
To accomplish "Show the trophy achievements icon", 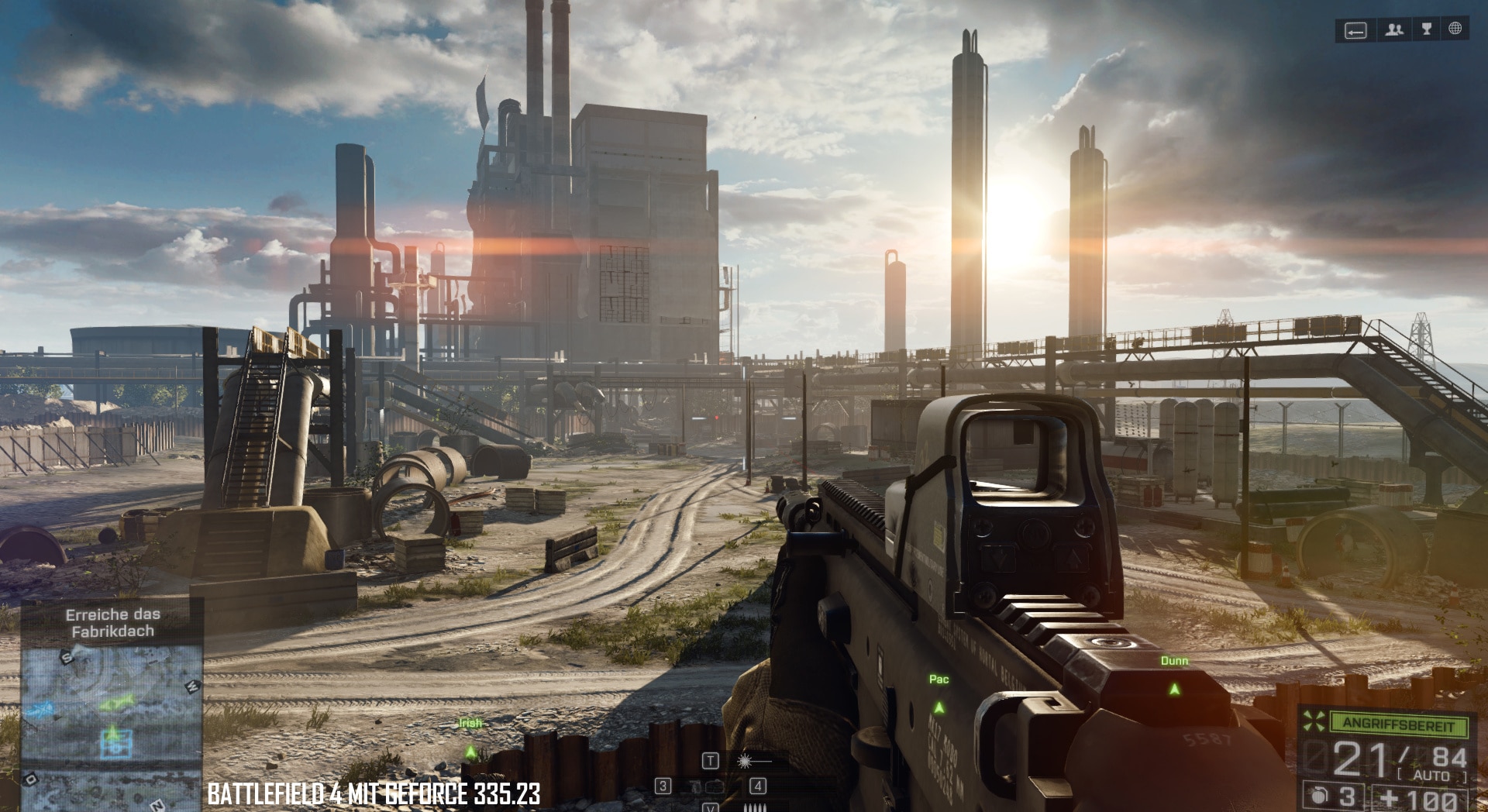I will (1426, 29).
